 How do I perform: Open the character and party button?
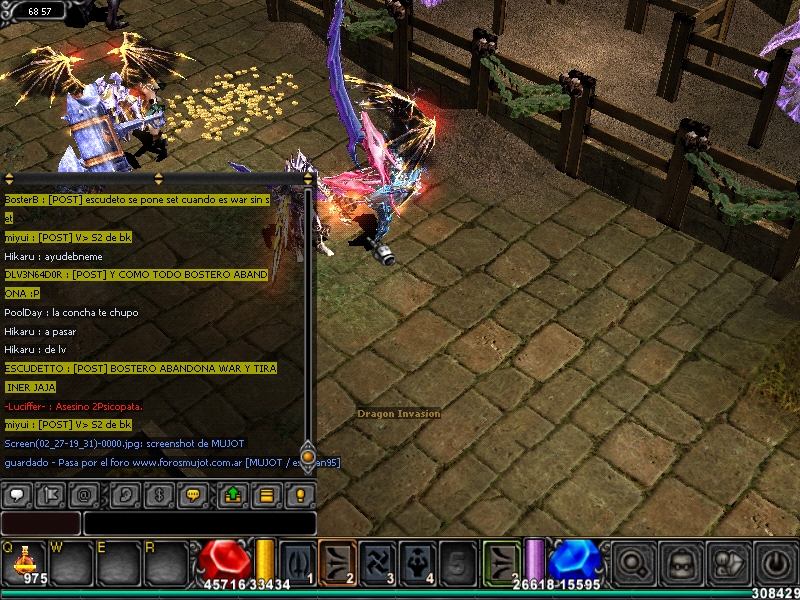728,563
